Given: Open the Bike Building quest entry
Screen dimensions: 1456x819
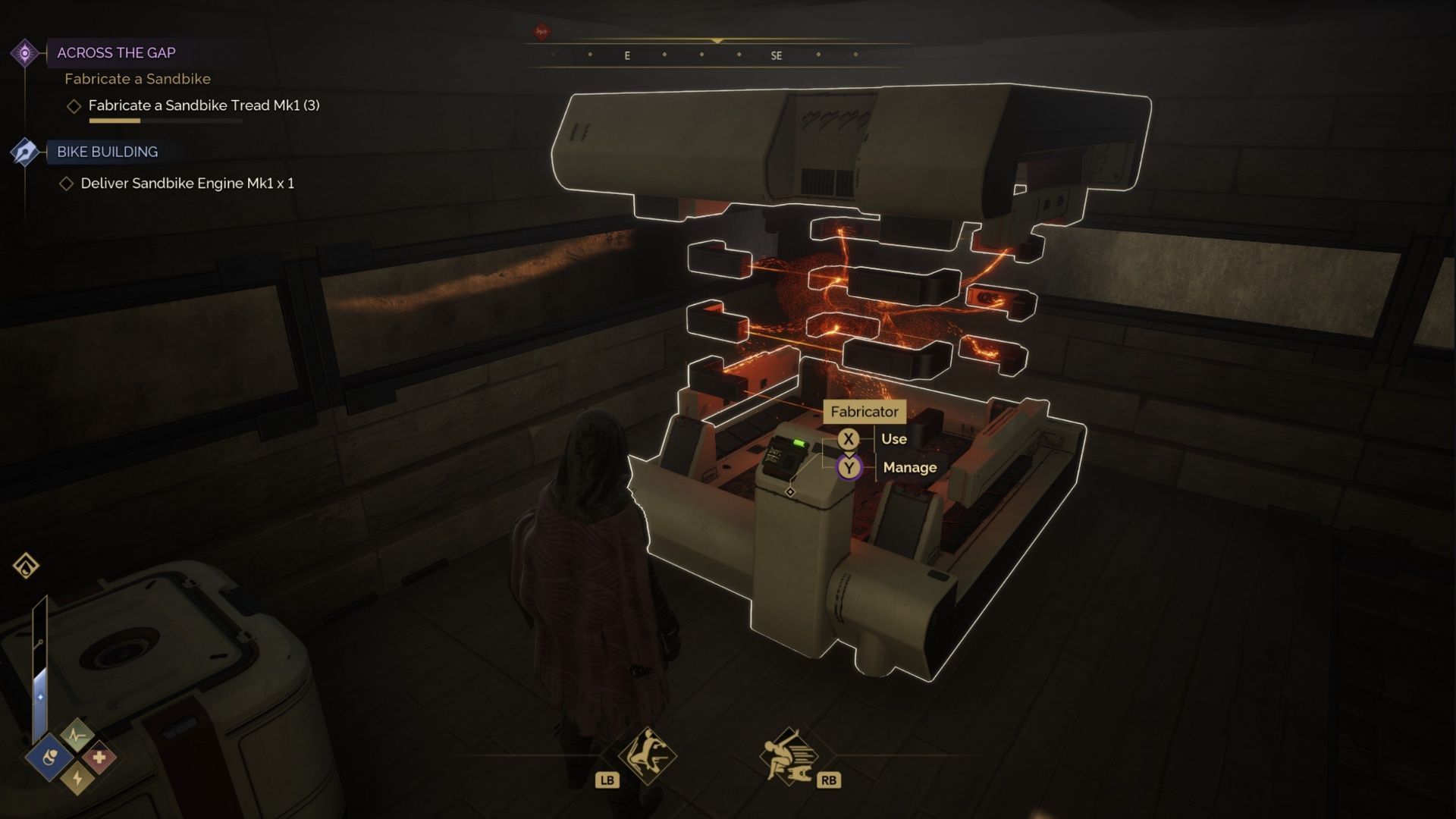Looking at the screenshot, I should click(107, 152).
